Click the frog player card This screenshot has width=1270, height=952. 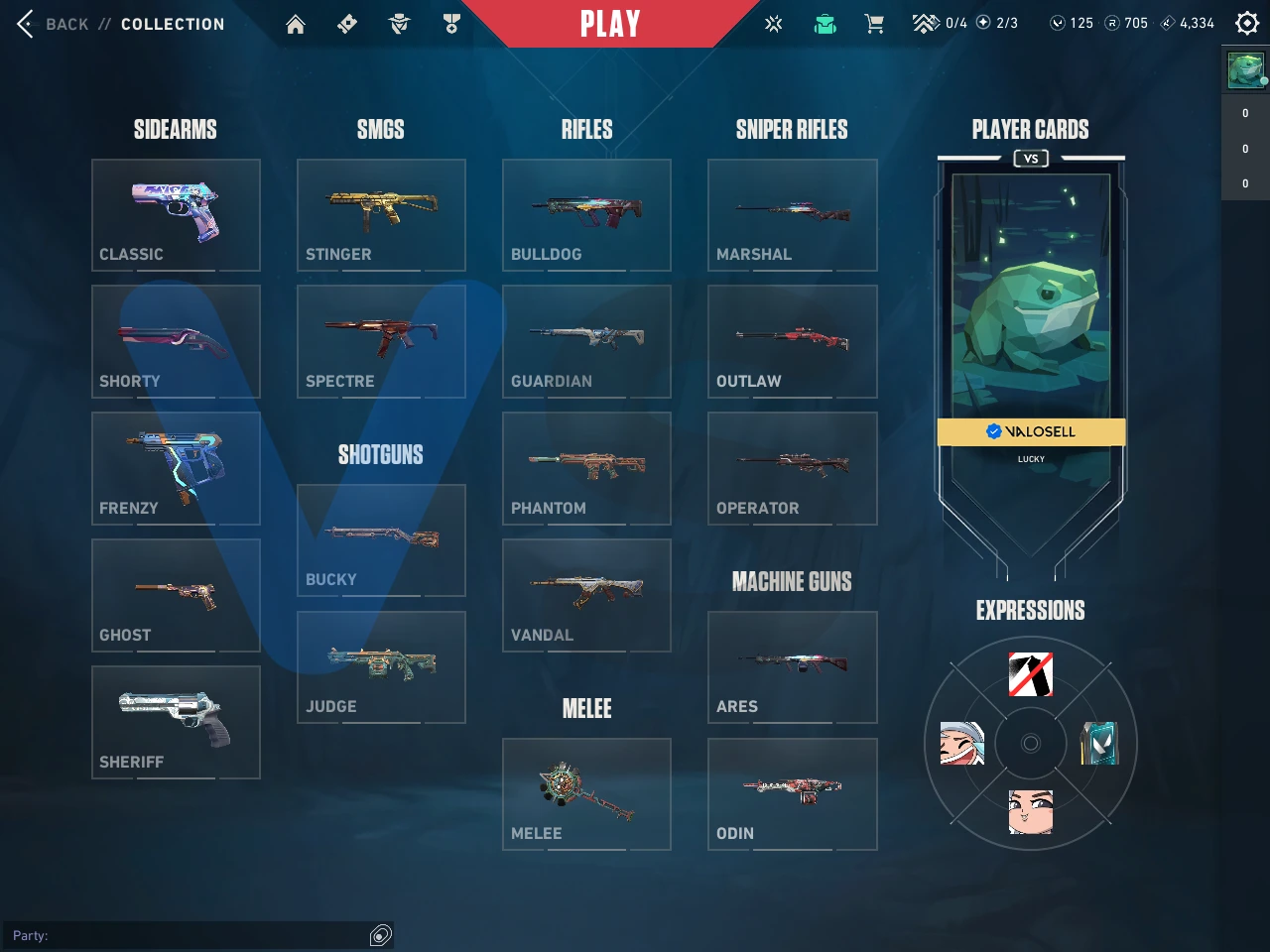click(1031, 297)
